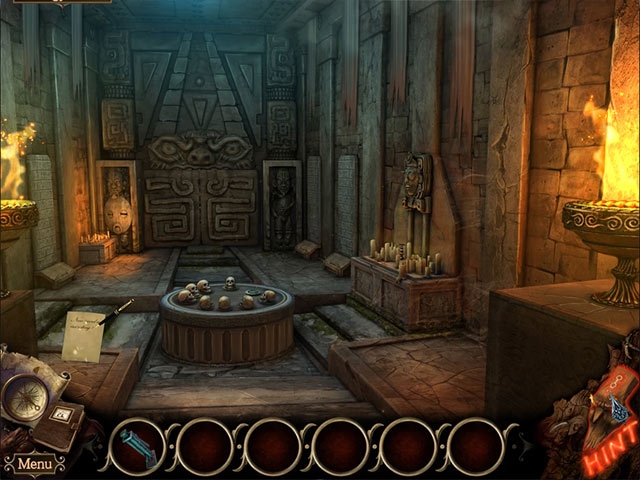The image size is (640, 480).
Task: Open the Menu button
Action: (35, 464)
